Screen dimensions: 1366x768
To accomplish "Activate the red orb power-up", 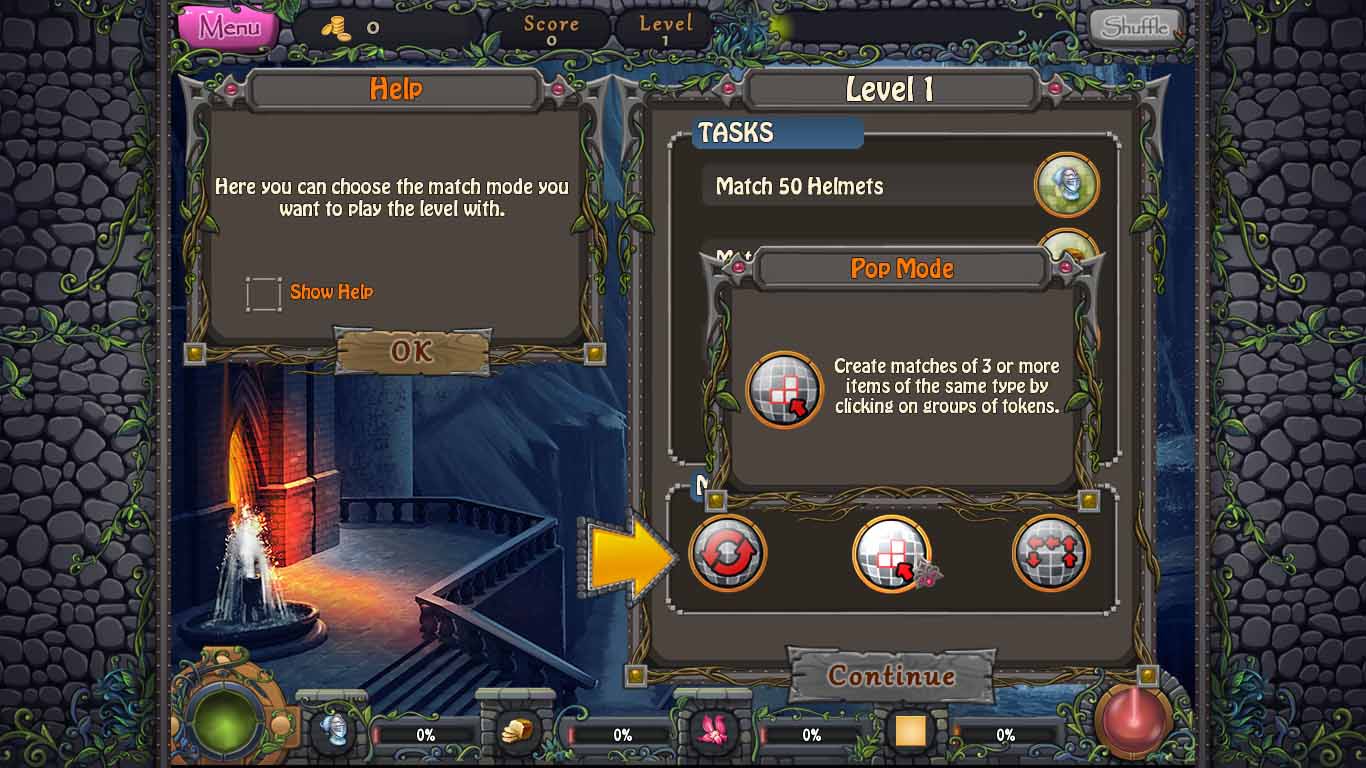I will coord(1134,720).
